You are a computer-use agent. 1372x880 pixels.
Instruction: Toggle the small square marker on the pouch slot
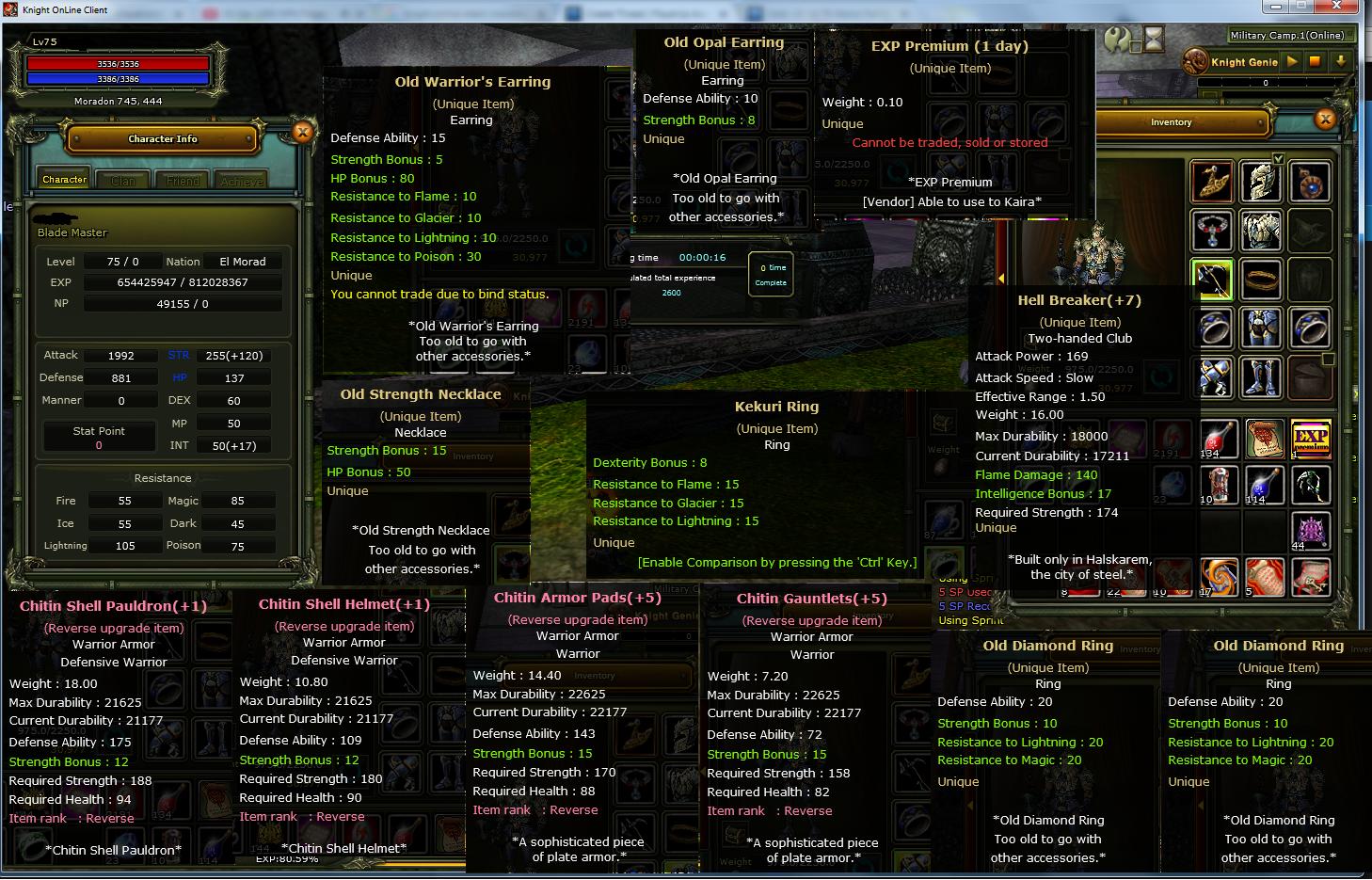point(1328,360)
